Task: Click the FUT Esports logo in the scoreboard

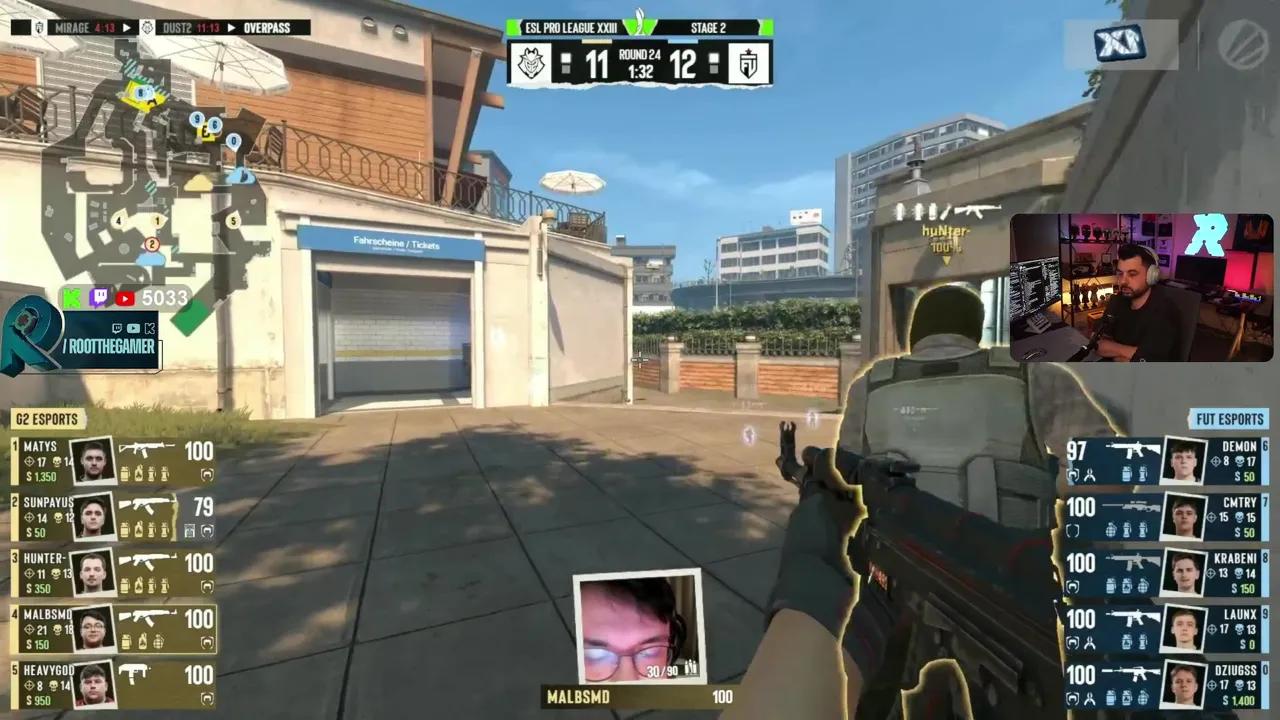Action: tap(749, 64)
